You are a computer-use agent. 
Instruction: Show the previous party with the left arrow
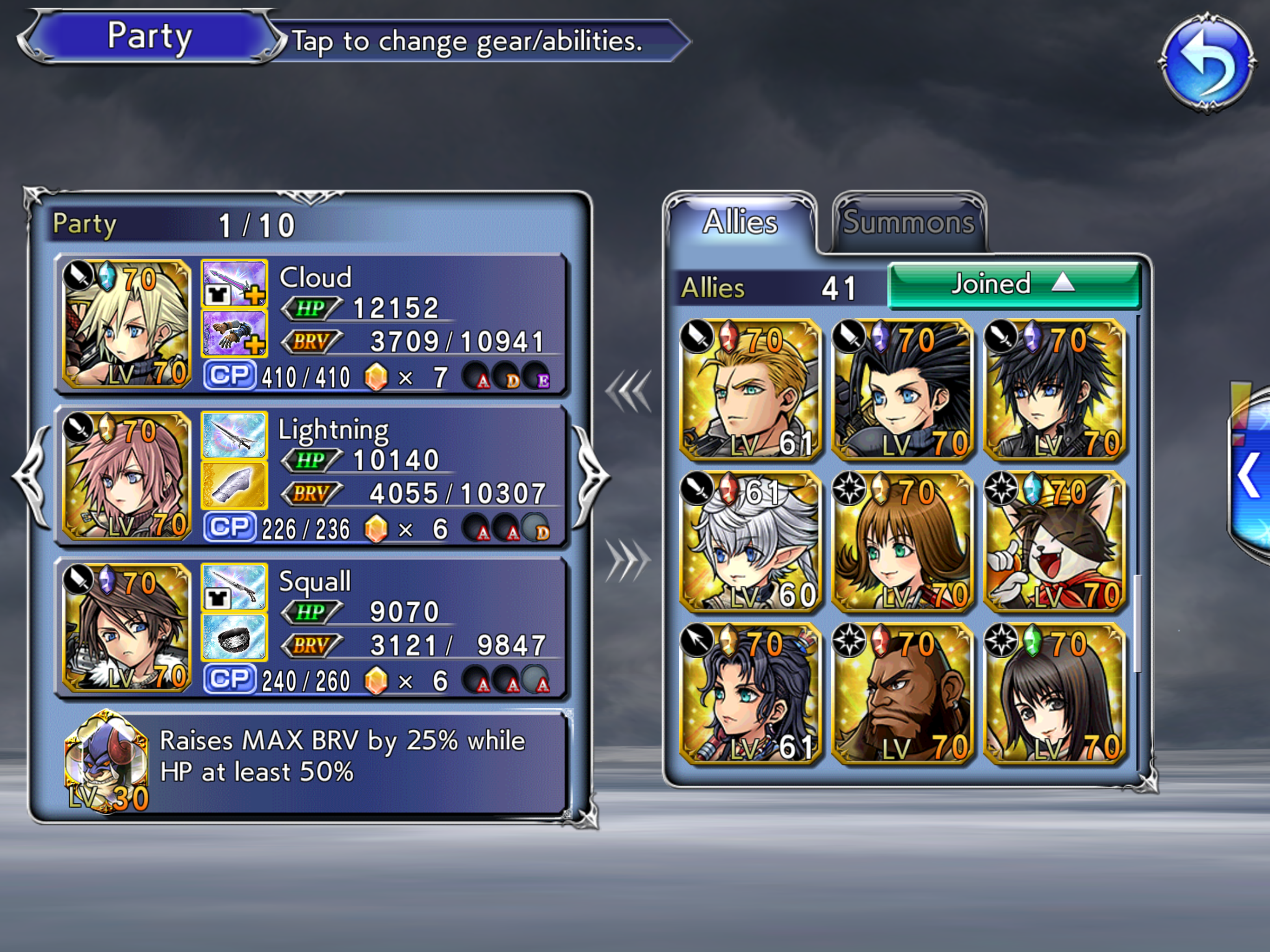(x=32, y=476)
